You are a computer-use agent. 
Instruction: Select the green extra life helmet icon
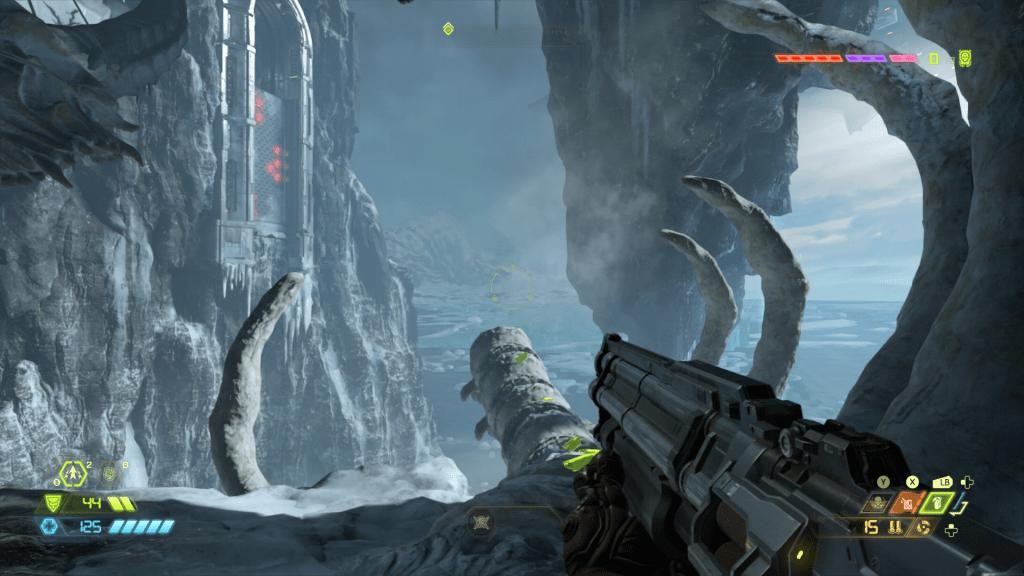[x=964, y=58]
